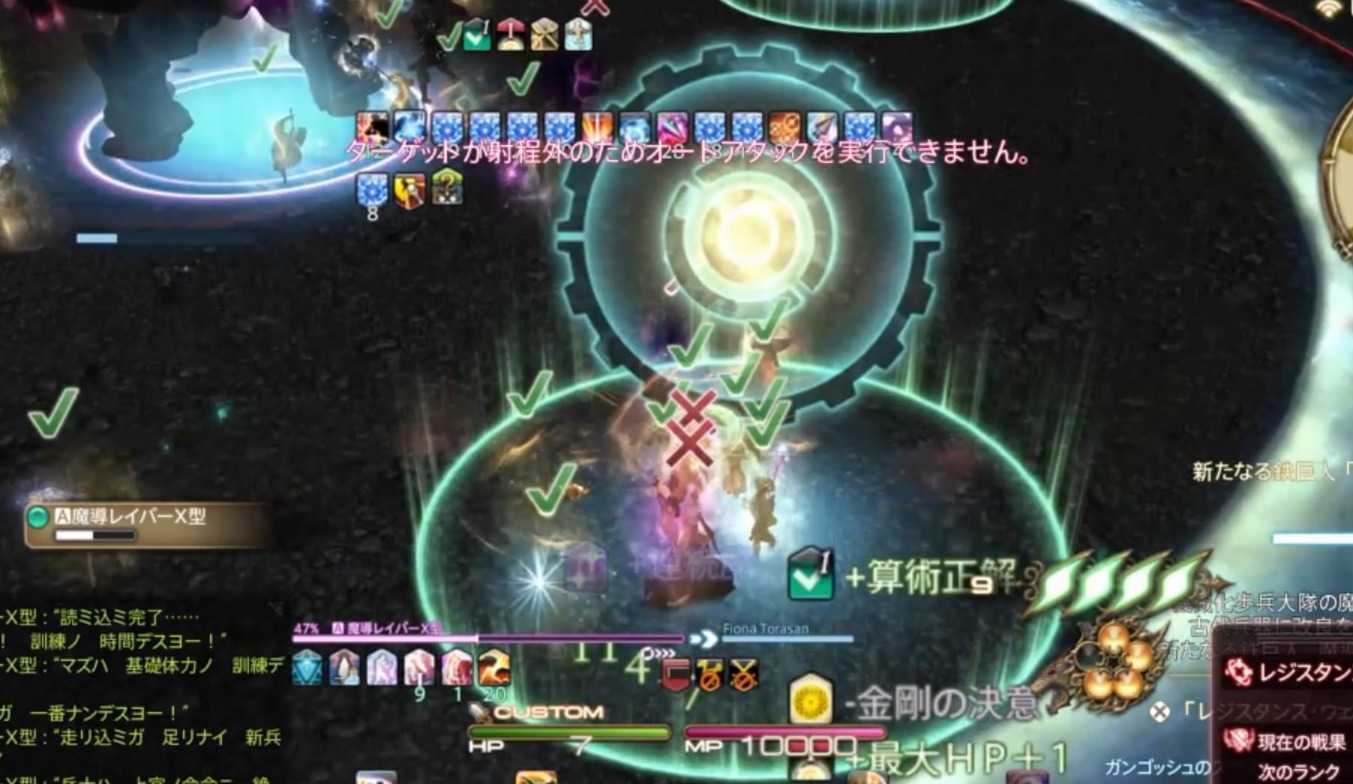Click the 現在の戦果 shield icon
Image resolution: width=1353 pixels, height=784 pixels.
[x=1242, y=739]
